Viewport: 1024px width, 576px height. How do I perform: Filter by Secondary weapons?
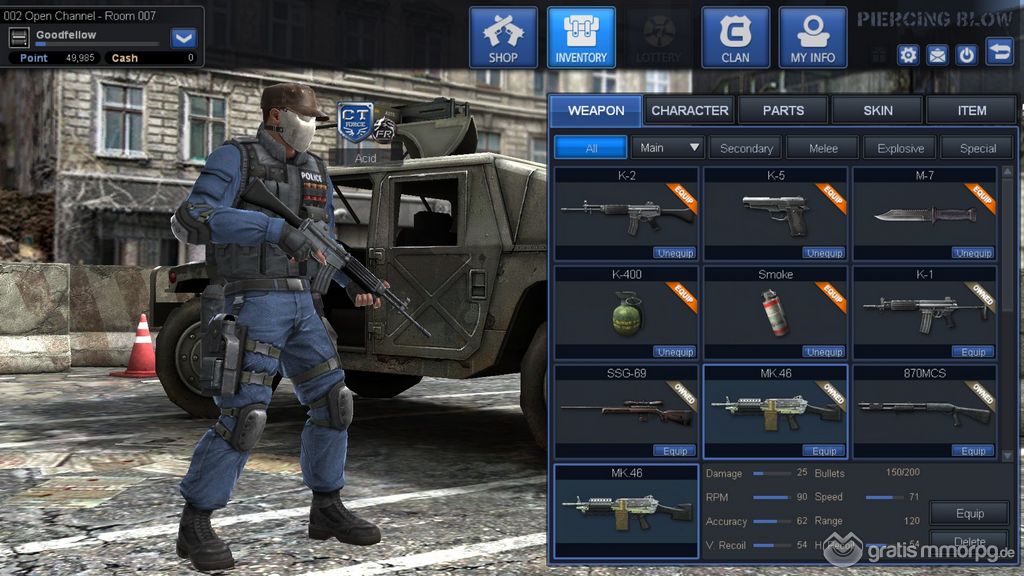pyautogui.click(x=746, y=148)
